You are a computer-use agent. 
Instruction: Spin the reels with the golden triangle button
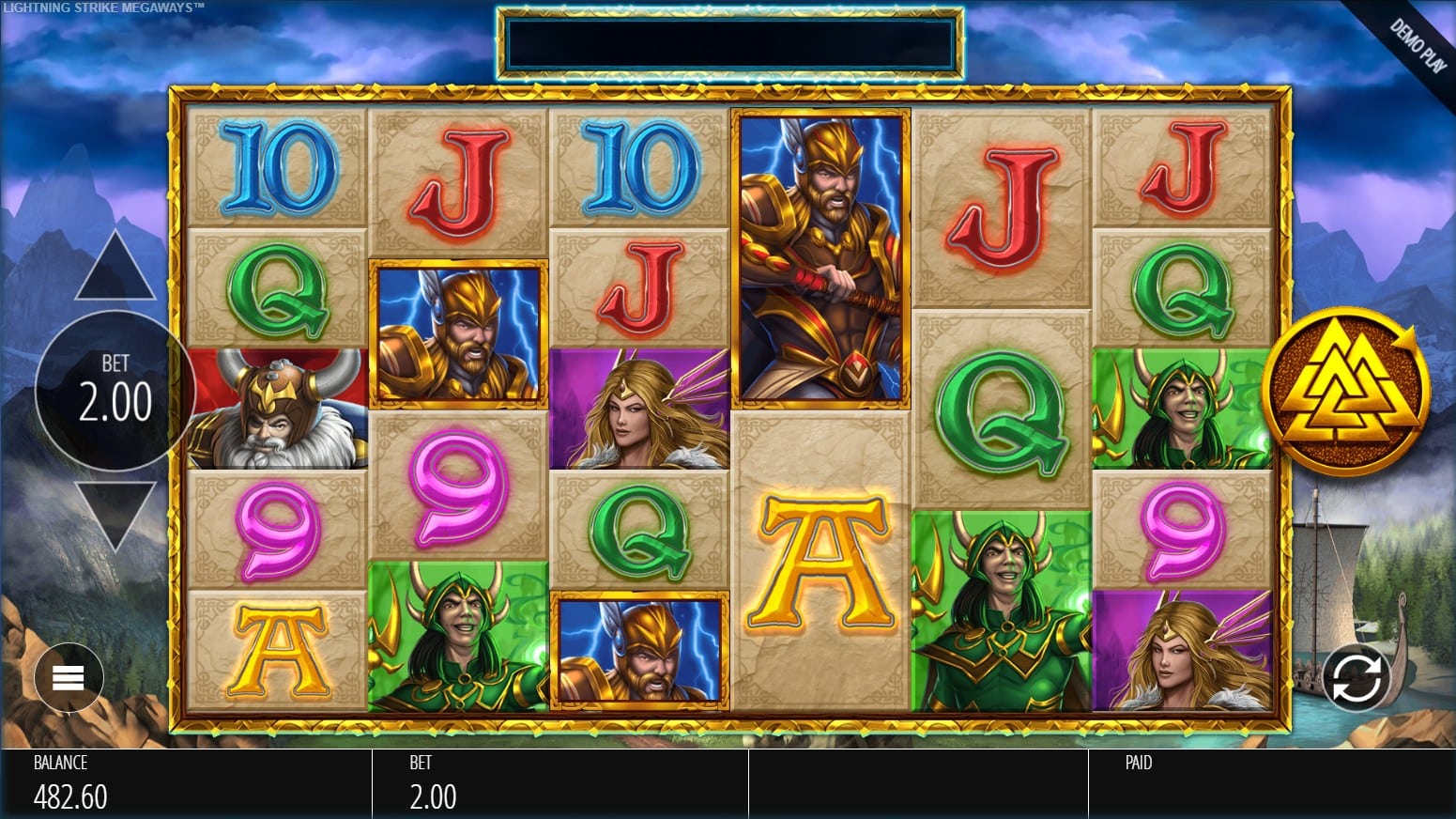click(x=1344, y=391)
